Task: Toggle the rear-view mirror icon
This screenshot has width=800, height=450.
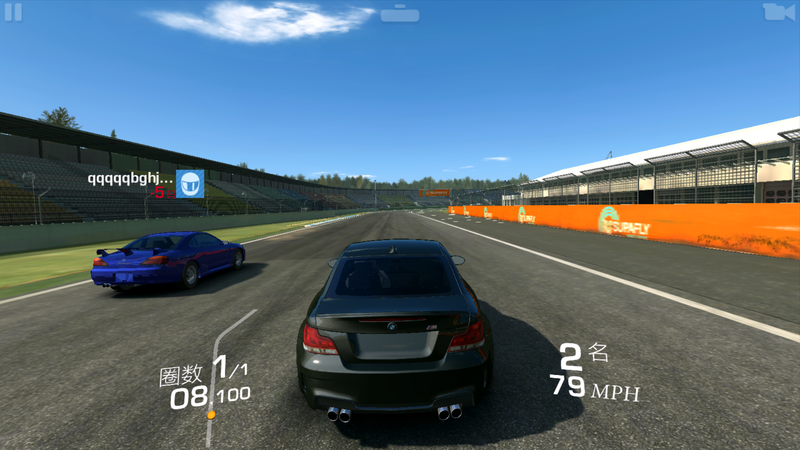Action: coord(400,14)
